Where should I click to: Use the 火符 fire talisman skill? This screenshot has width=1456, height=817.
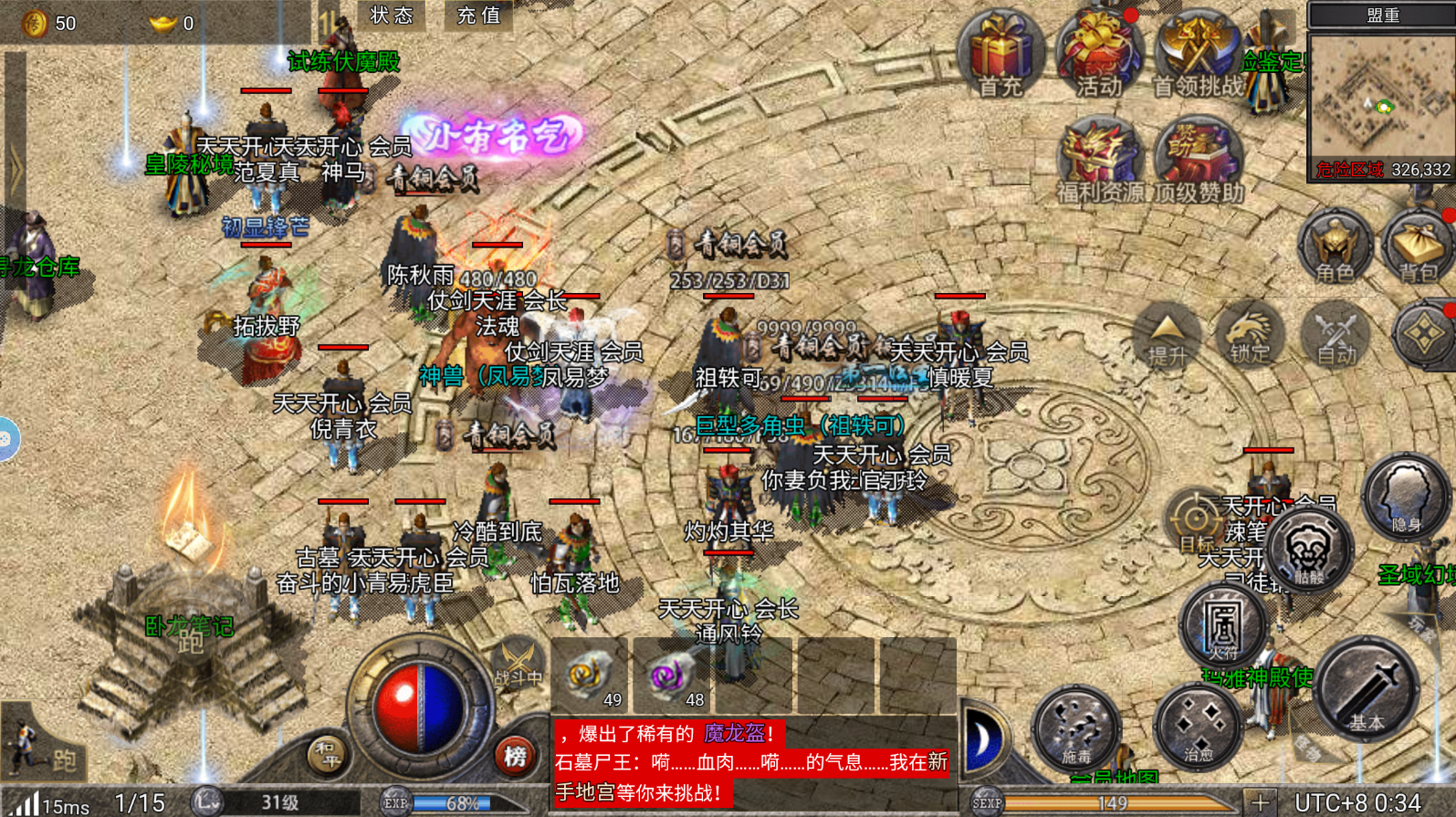point(1223,626)
